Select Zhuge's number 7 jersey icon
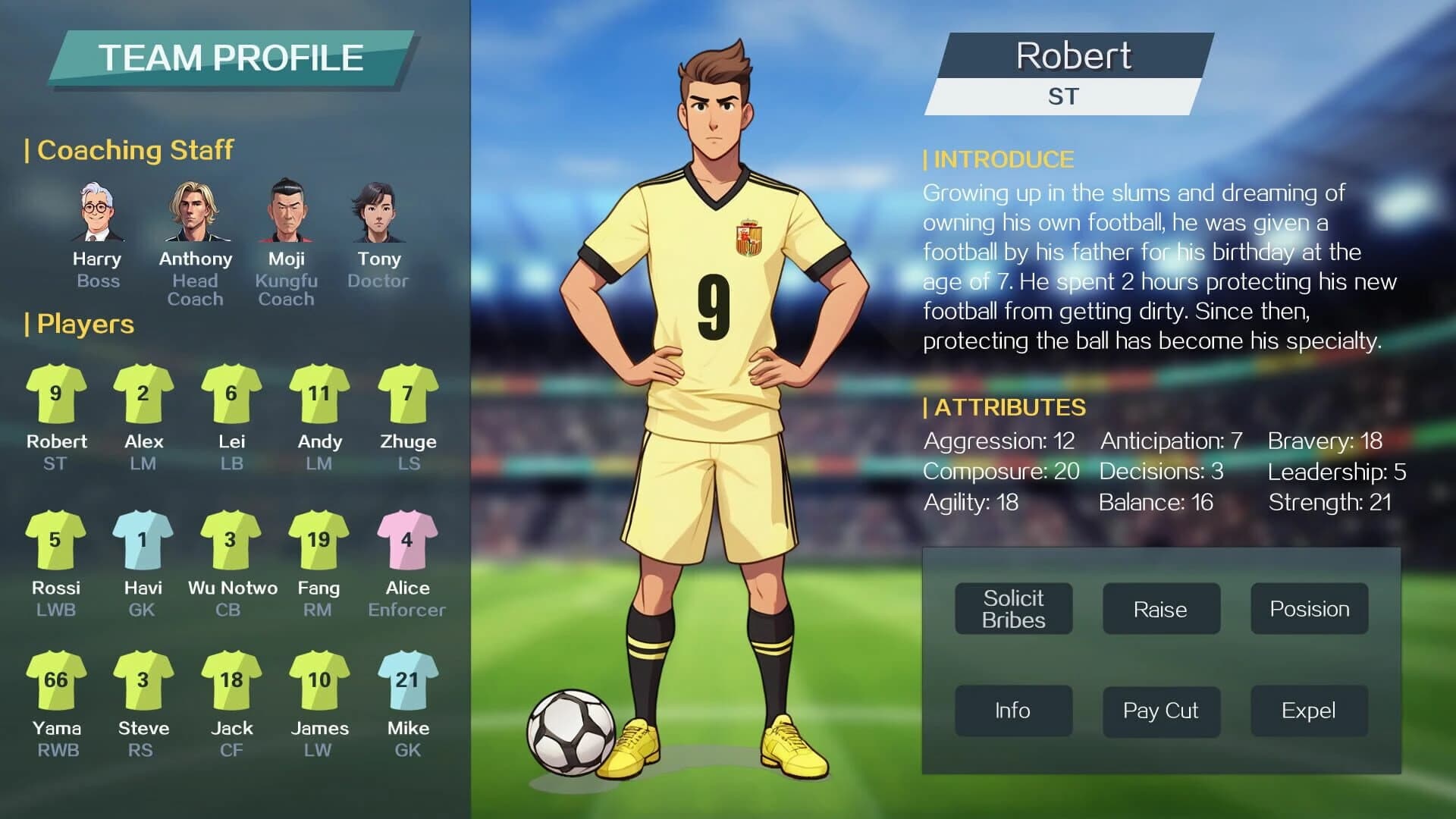The height and width of the screenshot is (819, 1456). (406, 394)
